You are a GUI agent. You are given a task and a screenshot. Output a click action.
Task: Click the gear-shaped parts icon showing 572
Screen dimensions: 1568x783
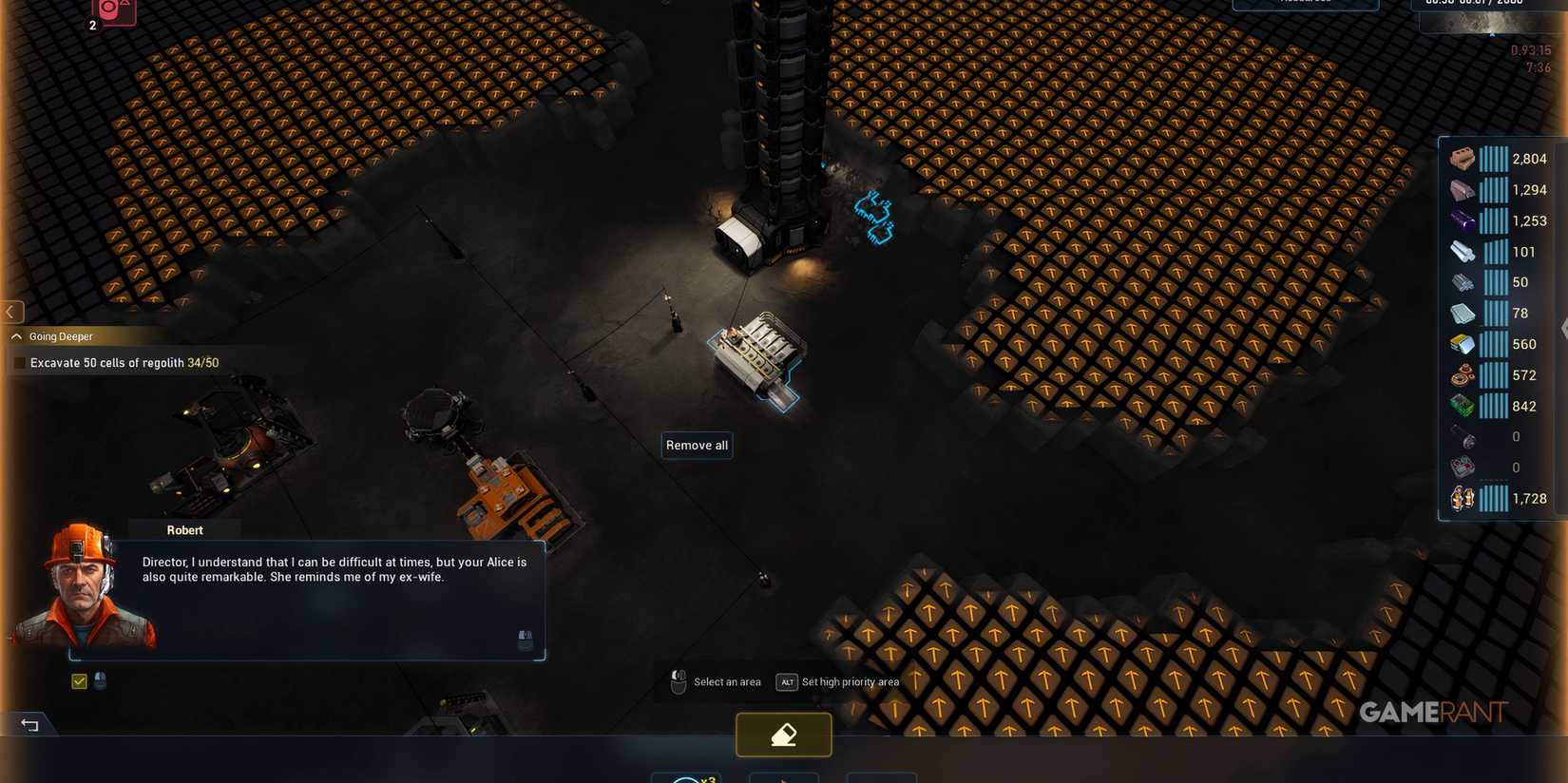[1461, 374]
